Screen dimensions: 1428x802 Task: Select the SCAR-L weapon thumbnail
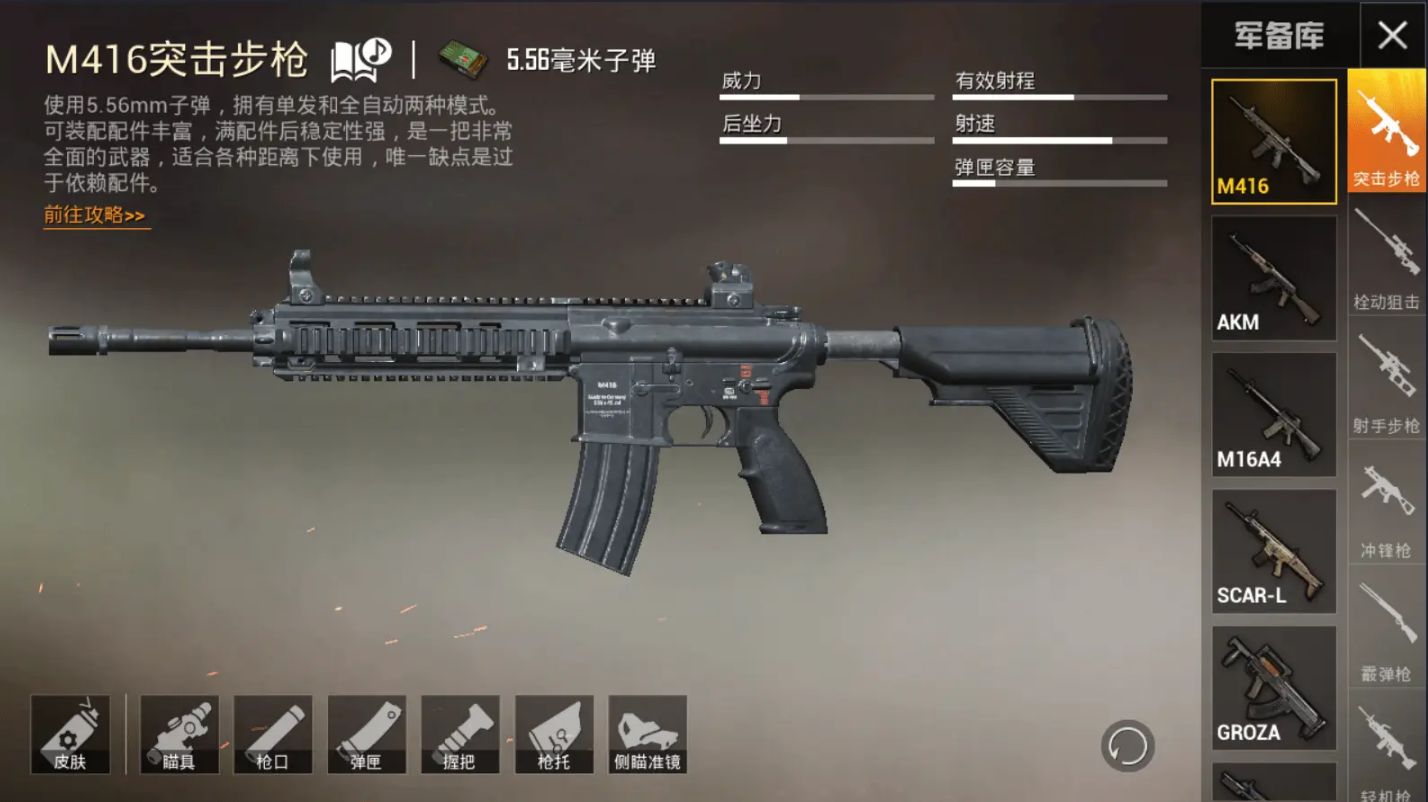[1273, 548]
